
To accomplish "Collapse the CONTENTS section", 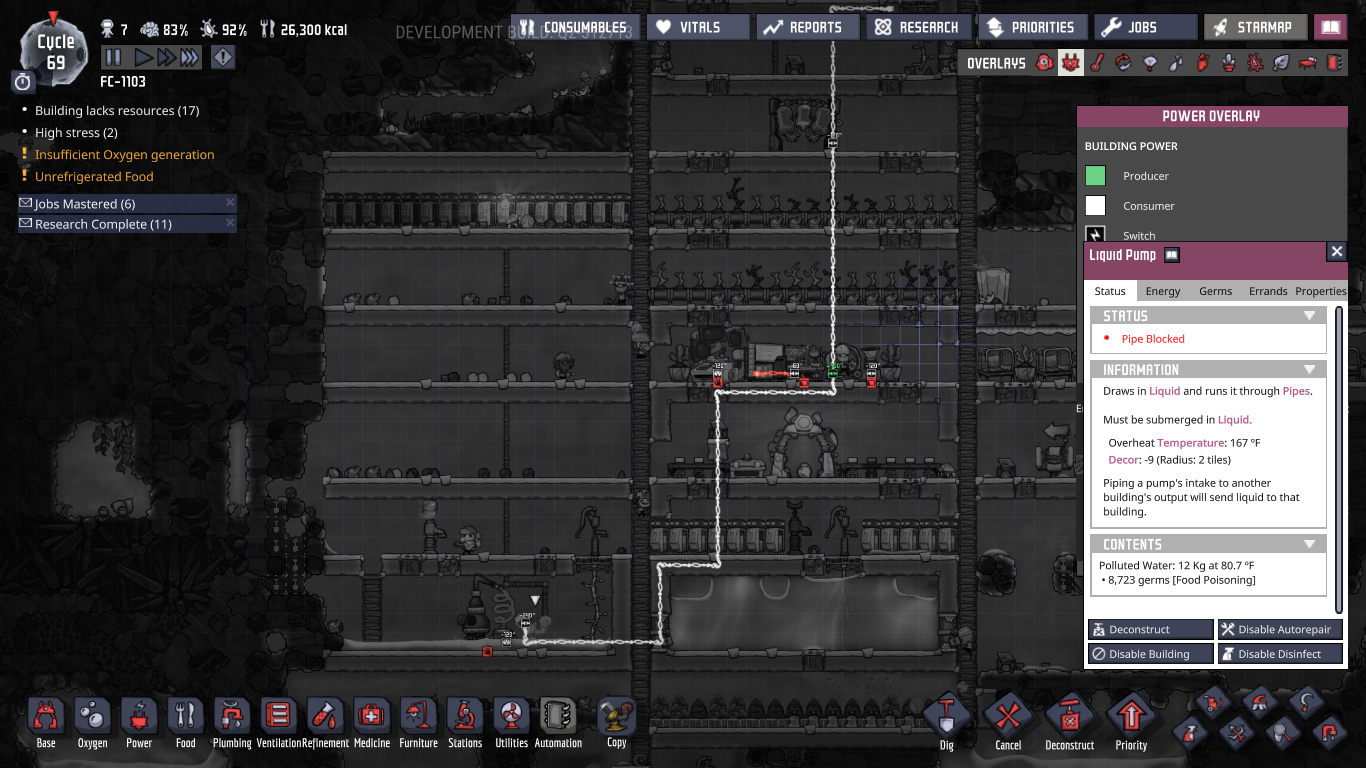I will click(1310, 543).
